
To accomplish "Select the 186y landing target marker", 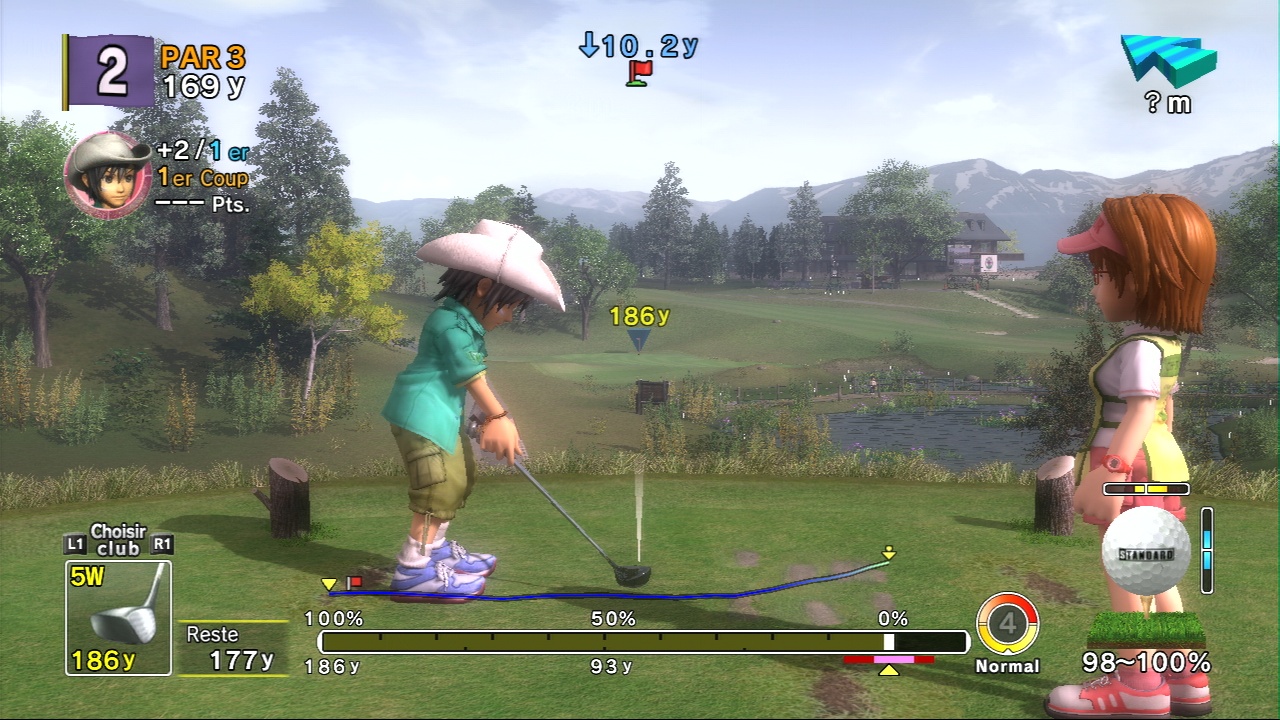I will [638, 340].
